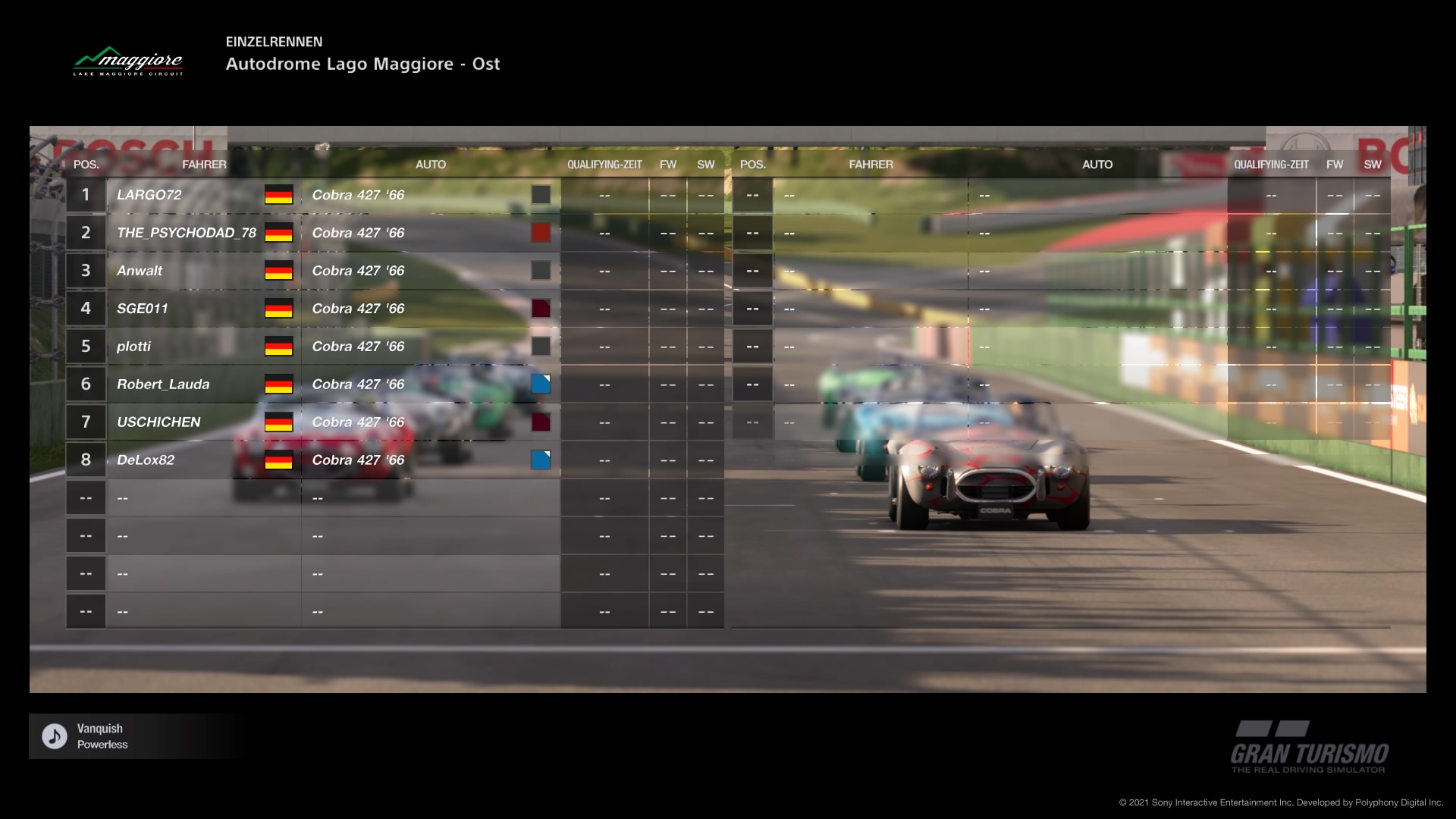This screenshot has width=1456, height=819.
Task: Click the SW column header
Action: (706, 164)
